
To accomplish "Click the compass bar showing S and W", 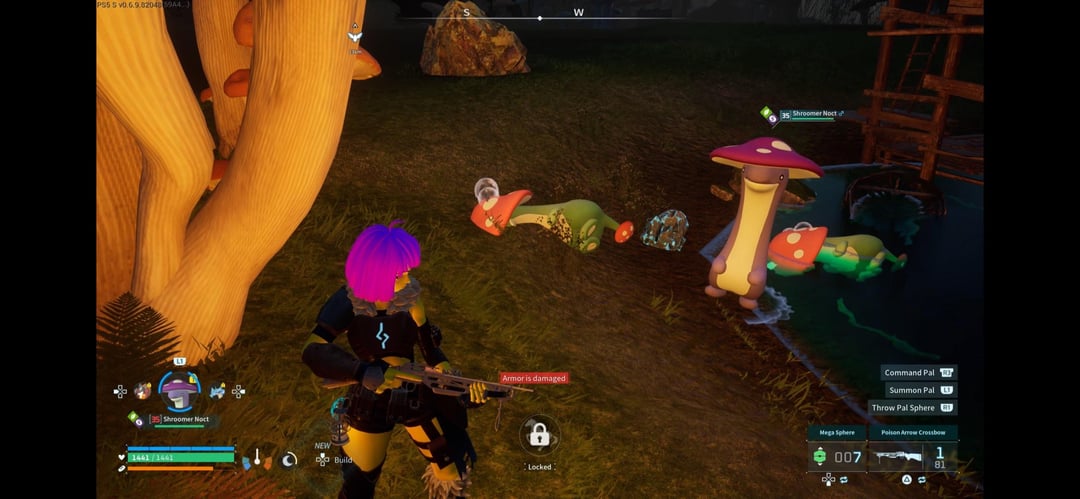I will 540,14.
